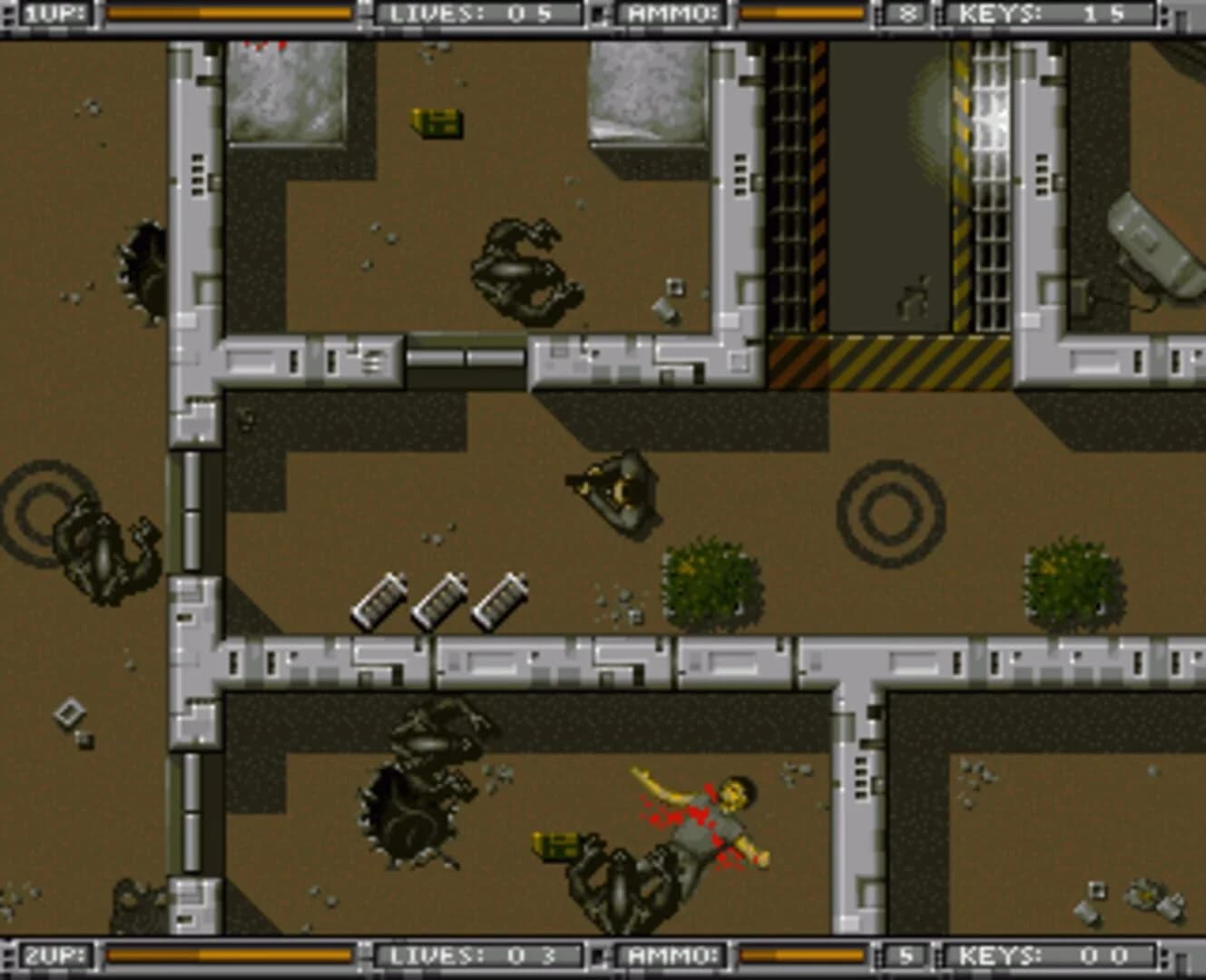Select the yellow ammo crate near the top wall

point(434,124)
